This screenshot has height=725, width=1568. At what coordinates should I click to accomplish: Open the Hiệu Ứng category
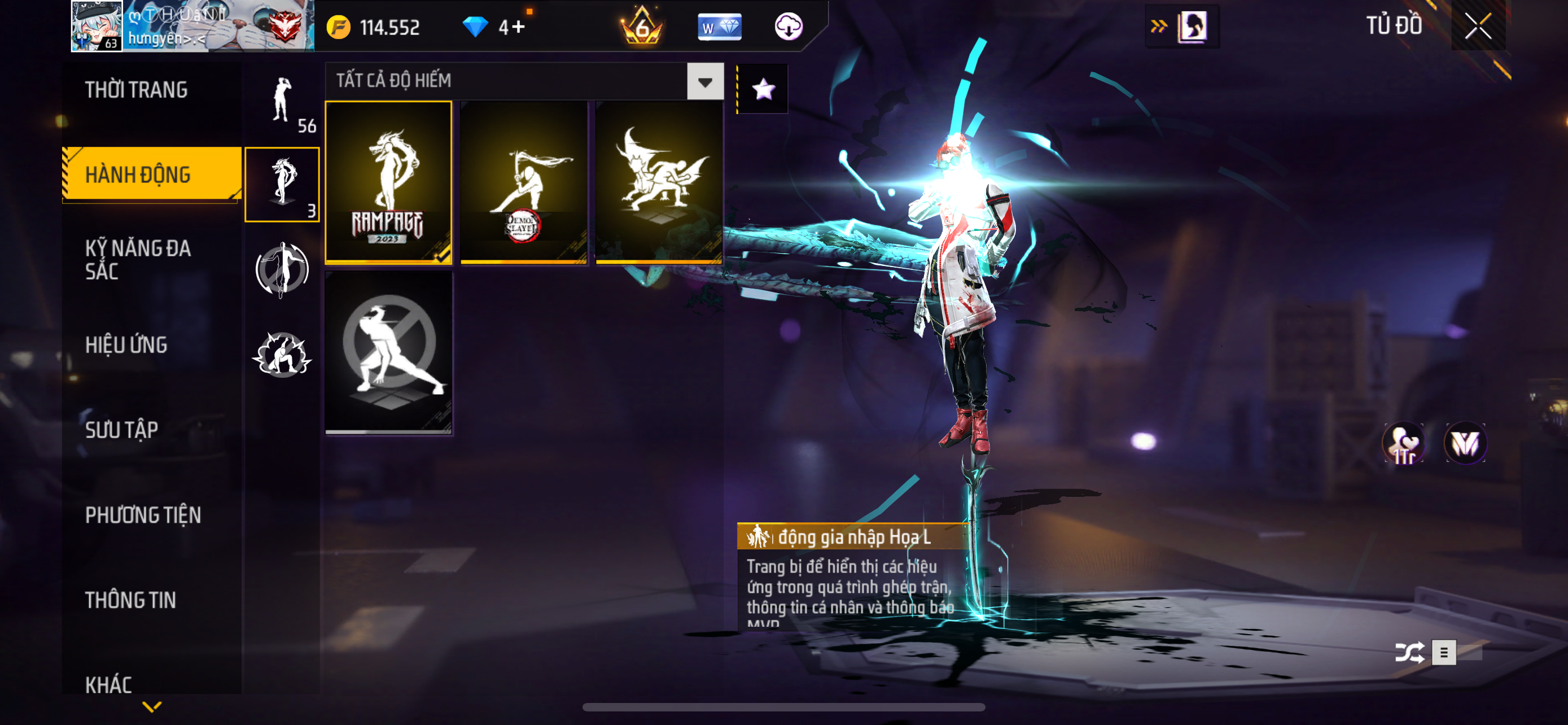[126, 345]
